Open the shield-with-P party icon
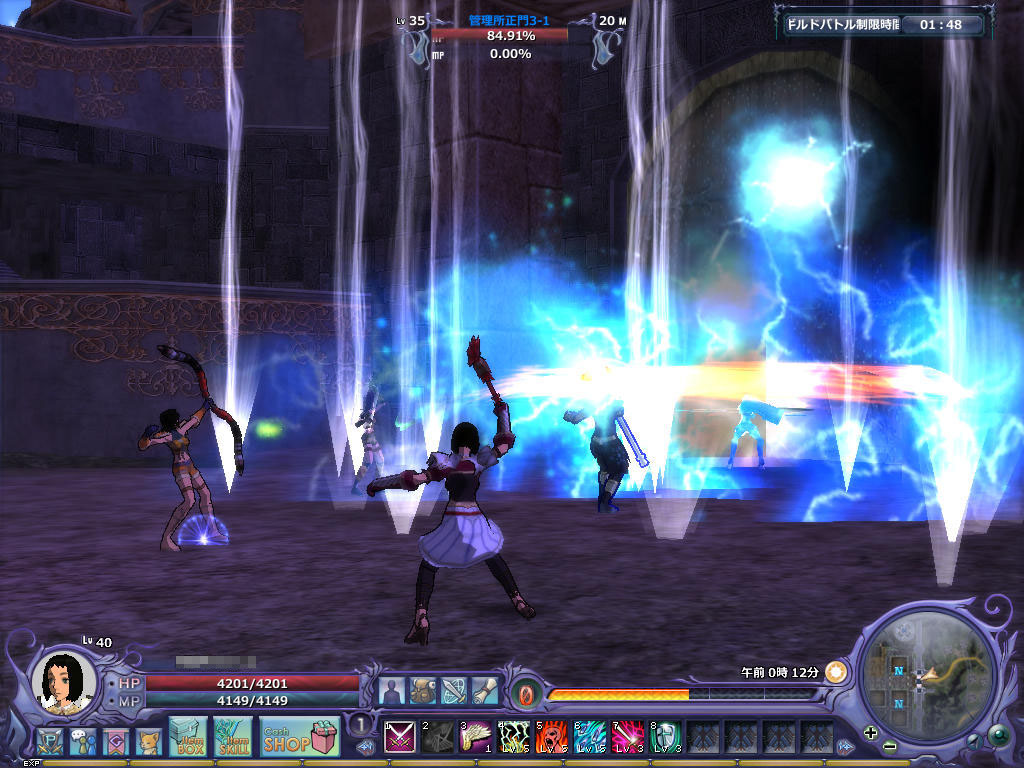 click(50, 742)
